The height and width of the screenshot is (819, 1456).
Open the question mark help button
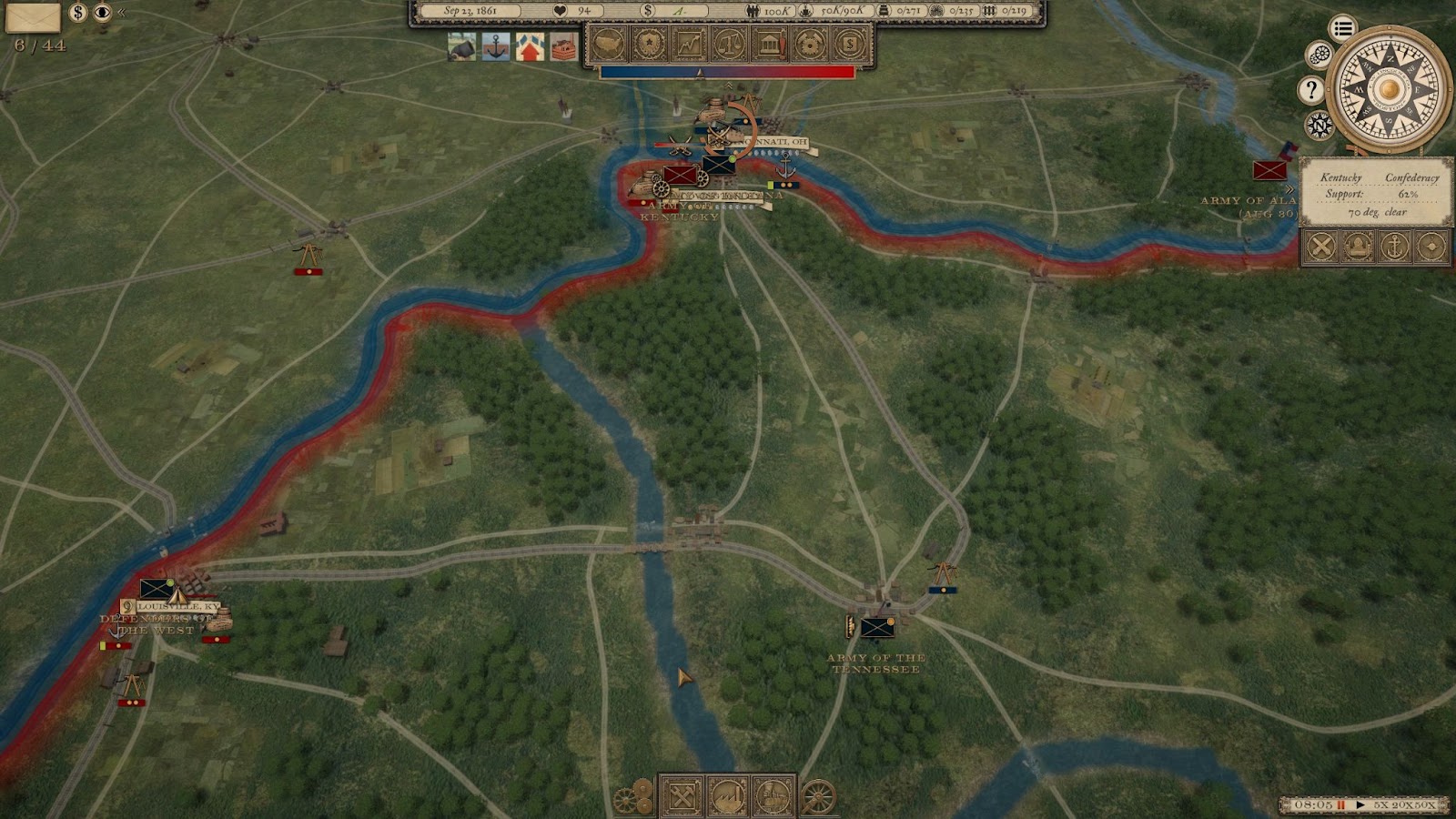pyautogui.click(x=1310, y=89)
